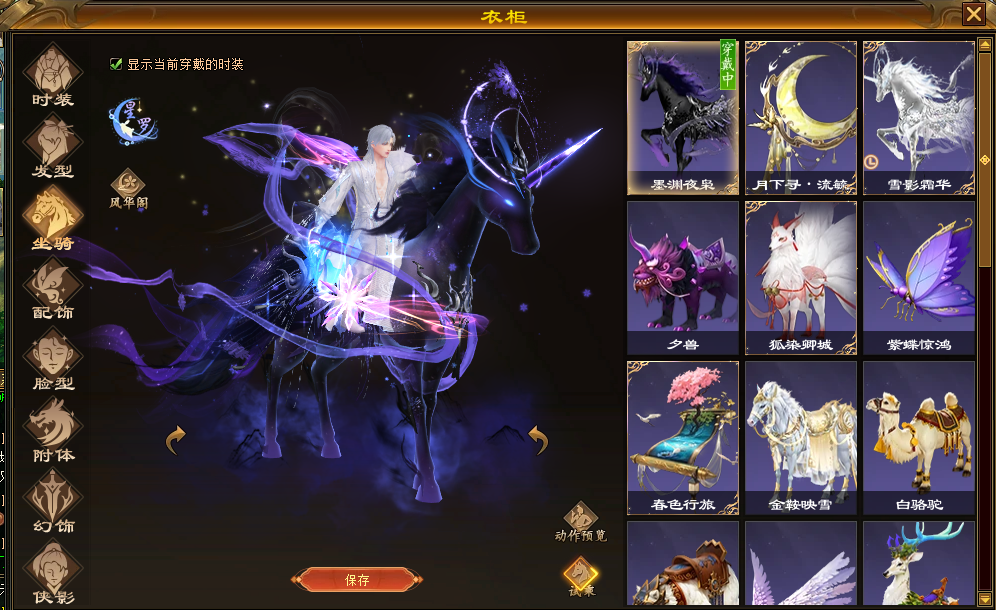This screenshot has width=996, height=610.
Task: Choose the 月下寻·流毓 crescent moon mount
Action: coord(801,117)
